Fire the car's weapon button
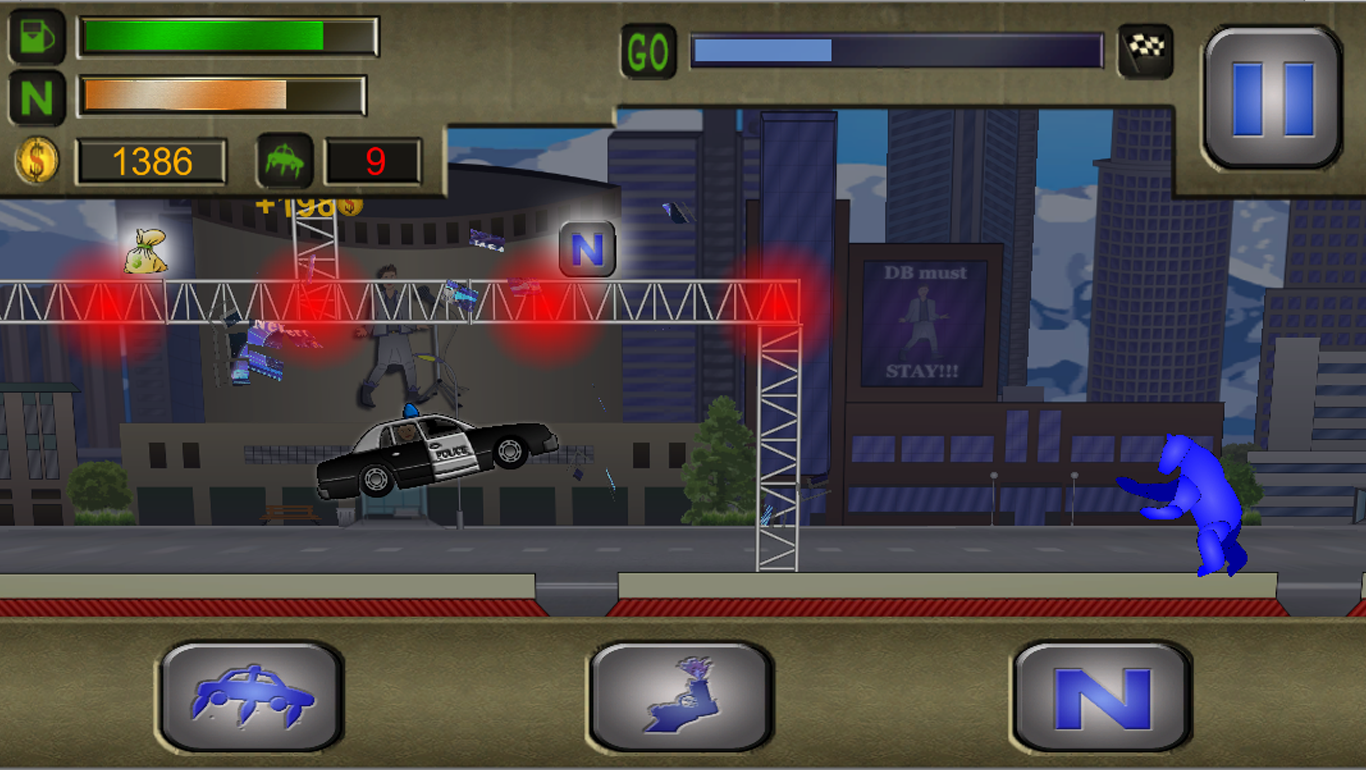The height and width of the screenshot is (770, 1366). point(681,696)
